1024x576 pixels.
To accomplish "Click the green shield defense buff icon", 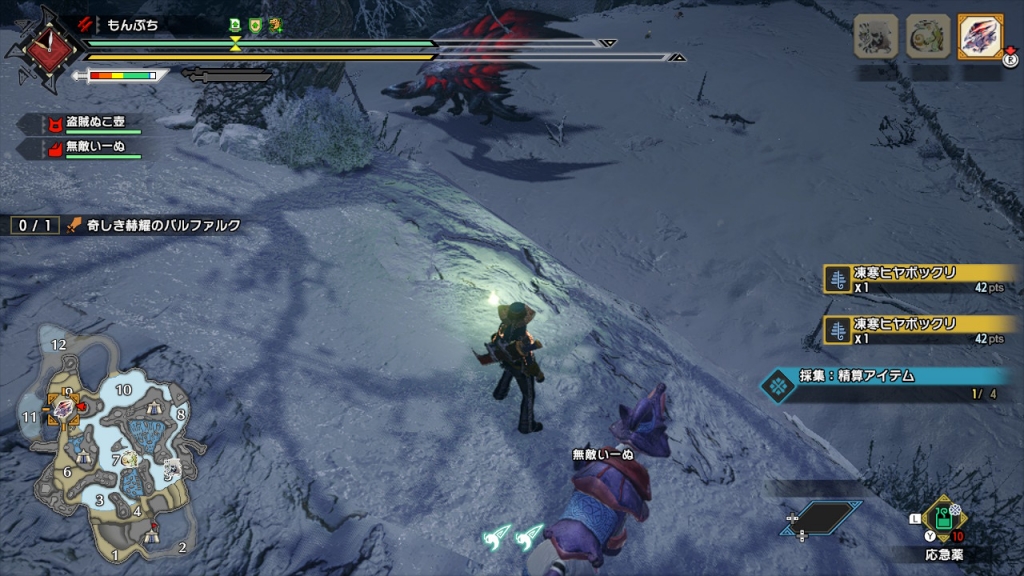I will coord(254,25).
